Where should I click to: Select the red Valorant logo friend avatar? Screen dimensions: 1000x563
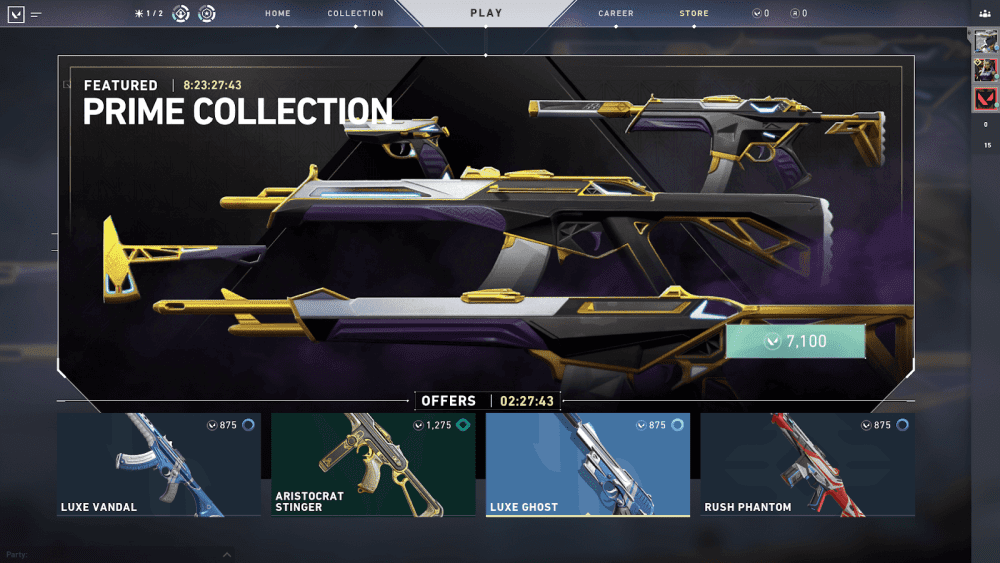(985, 98)
